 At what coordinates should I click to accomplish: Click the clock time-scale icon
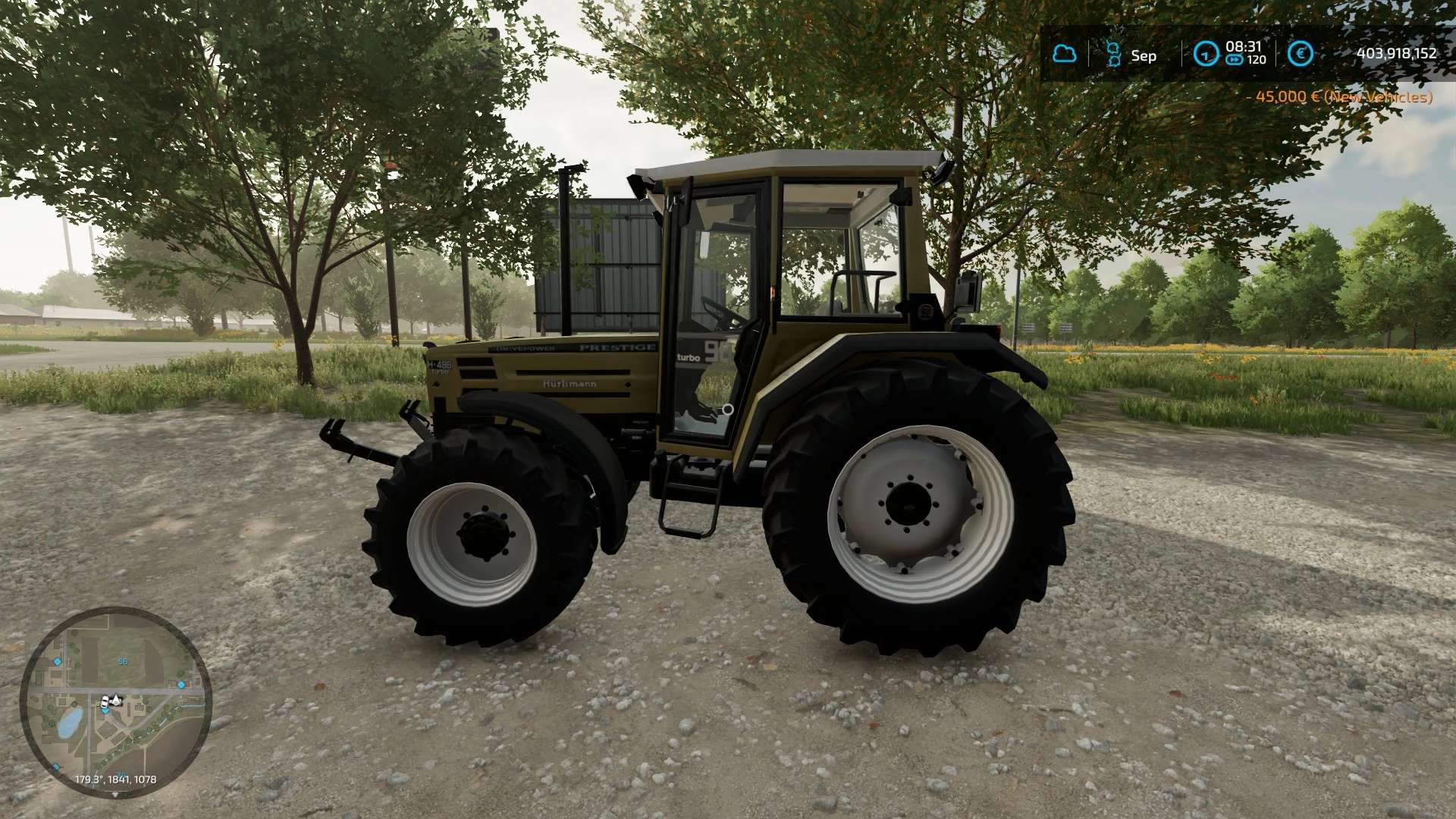pos(1205,54)
